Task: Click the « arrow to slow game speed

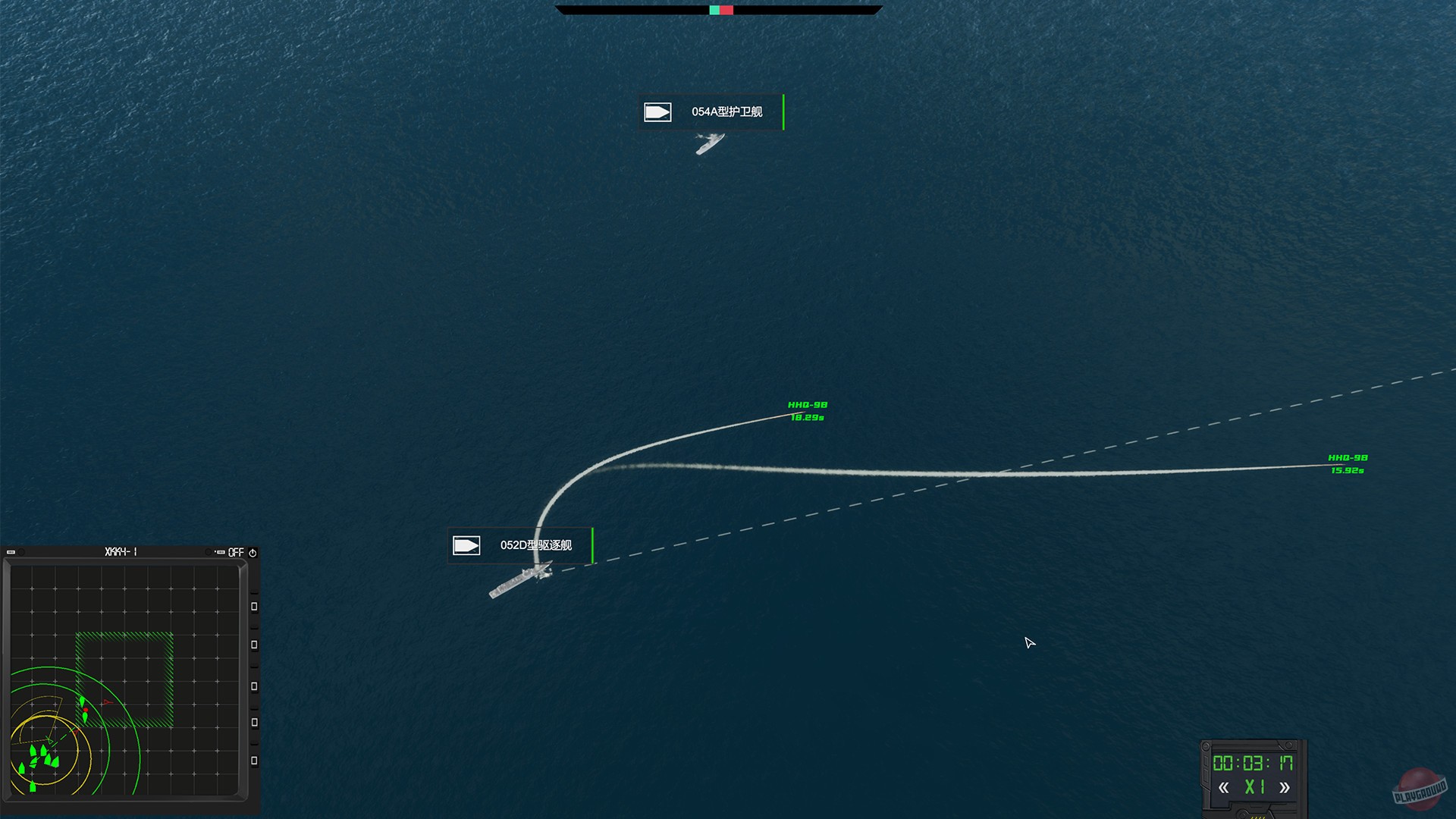Action: click(1225, 786)
